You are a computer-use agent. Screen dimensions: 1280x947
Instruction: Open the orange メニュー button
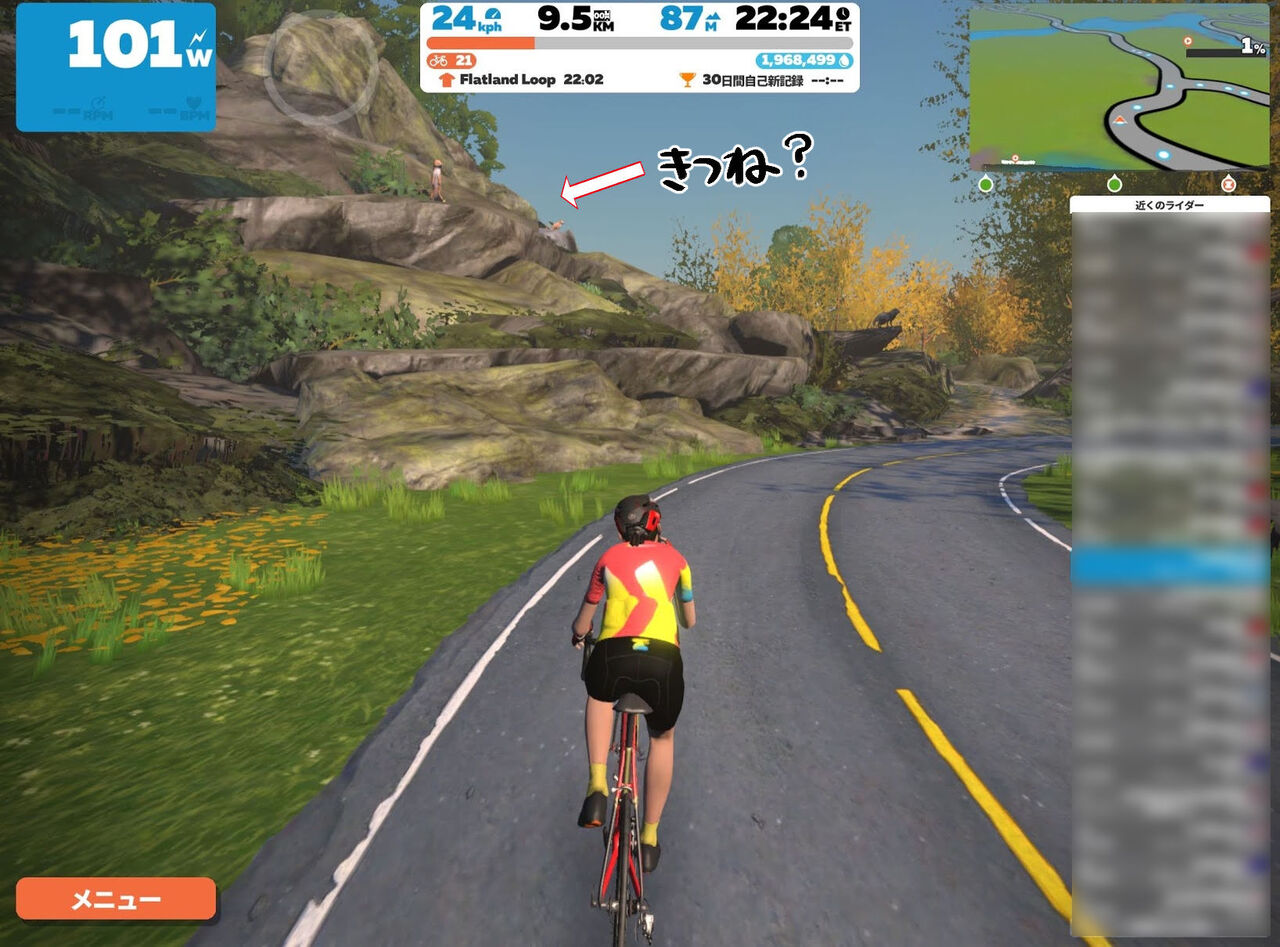coord(116,898)
